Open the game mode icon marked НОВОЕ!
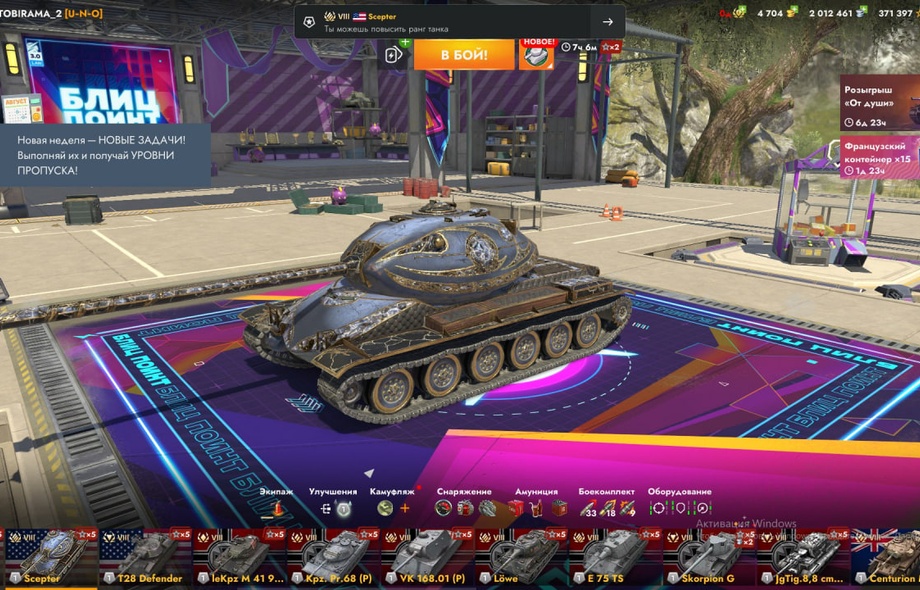Image resolution: width=920 pixels, height=590 pixels. 536,54
